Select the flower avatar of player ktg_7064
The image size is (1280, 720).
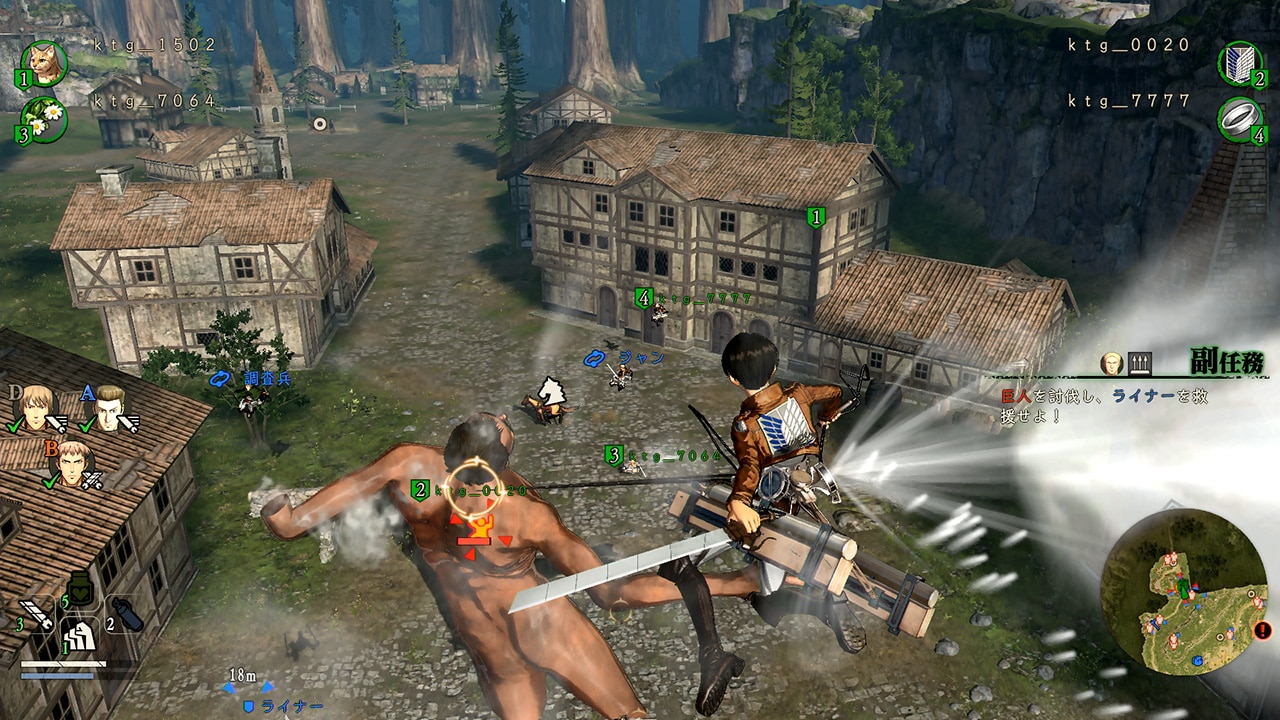pos(45,119)
